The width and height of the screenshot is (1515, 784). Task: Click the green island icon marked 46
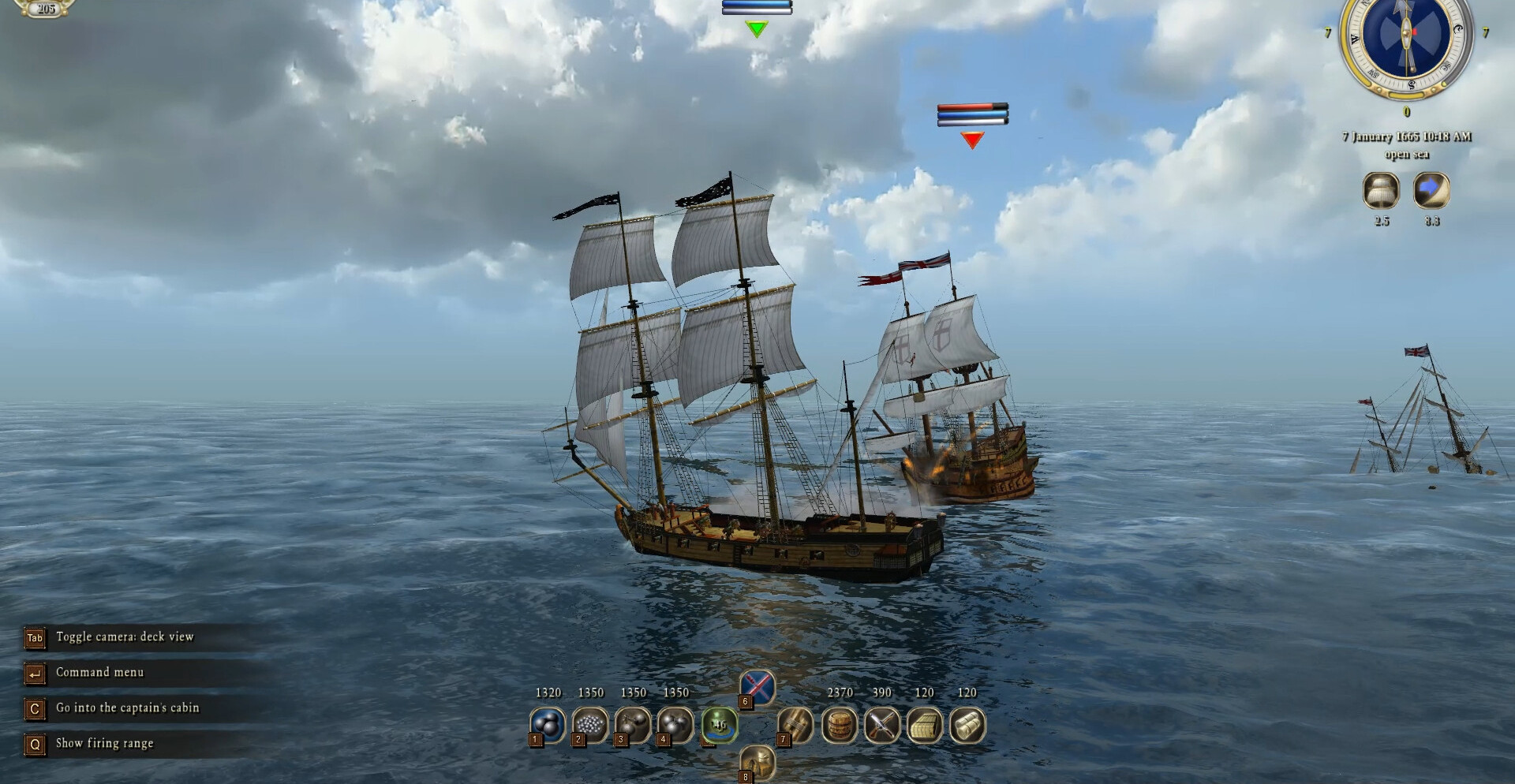(719, 724)
